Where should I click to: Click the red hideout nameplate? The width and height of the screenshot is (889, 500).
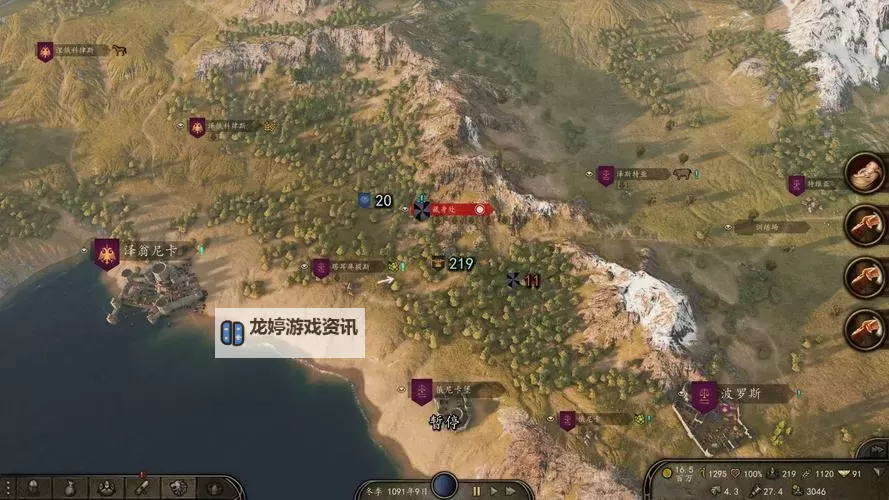(455, 209)
